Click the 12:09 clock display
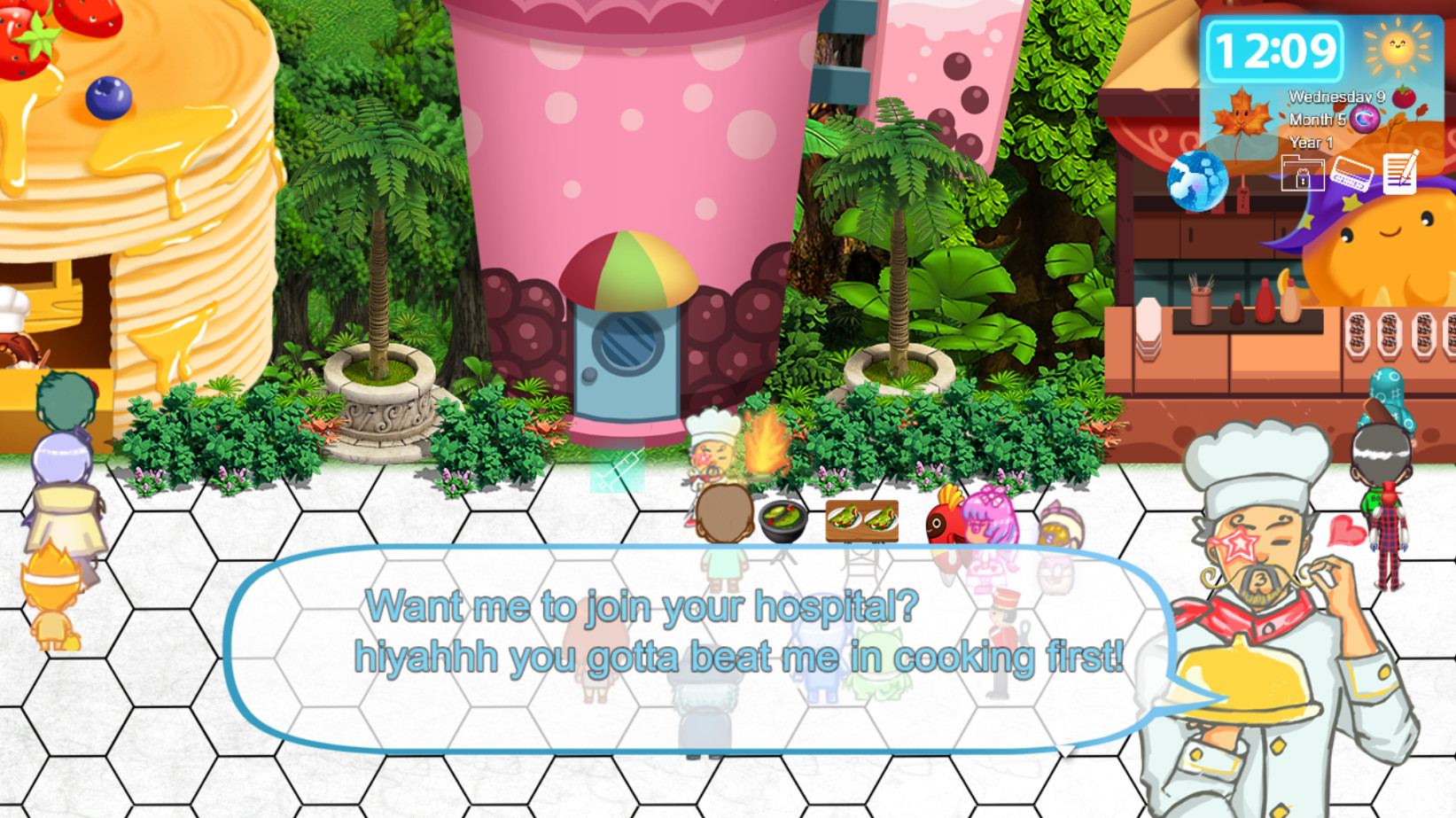Image resolution: width=1456 pixels, height=818 pixels. coord(1276,51)
